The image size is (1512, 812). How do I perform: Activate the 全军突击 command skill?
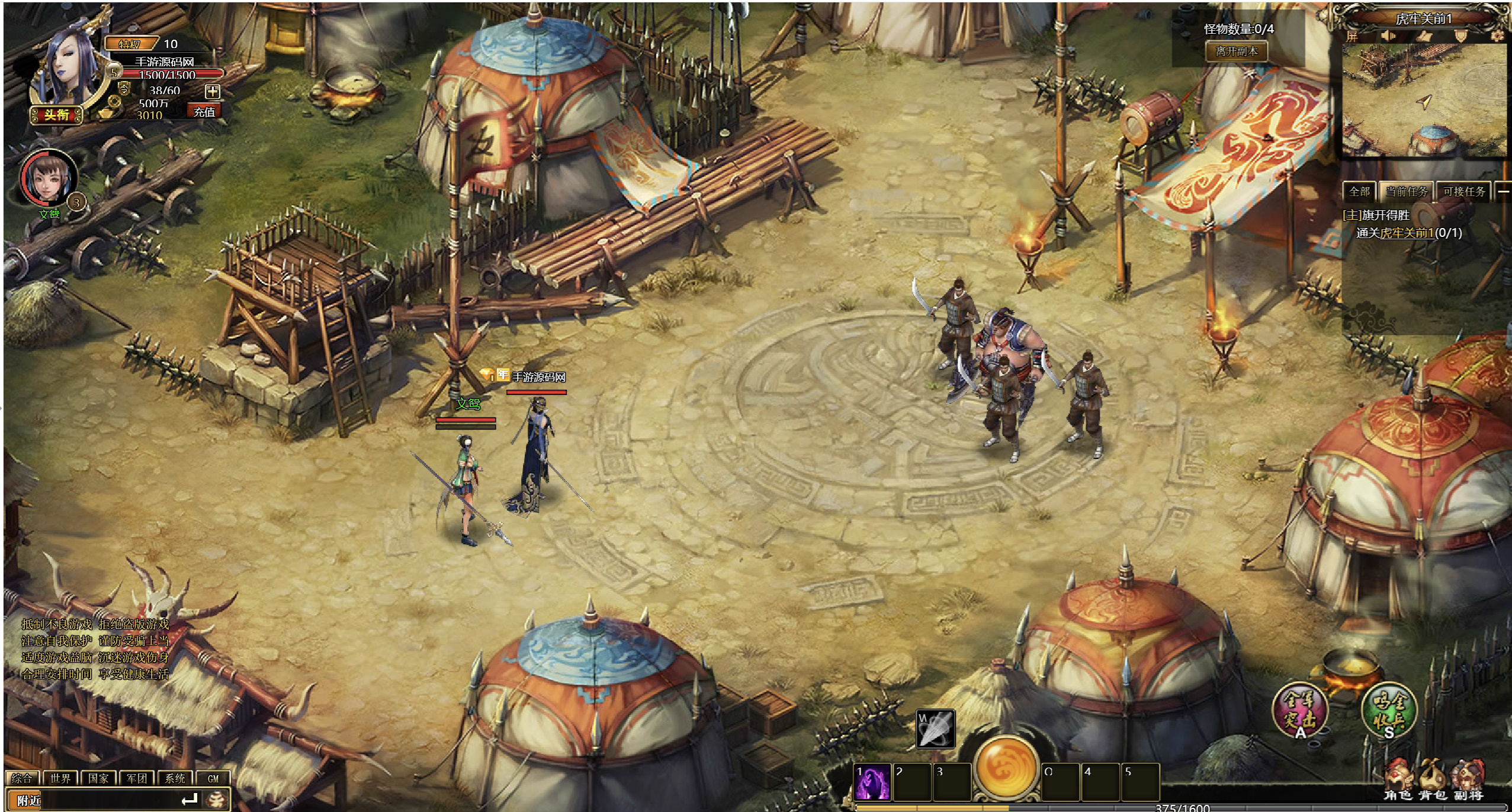[x=1300, y=709]
